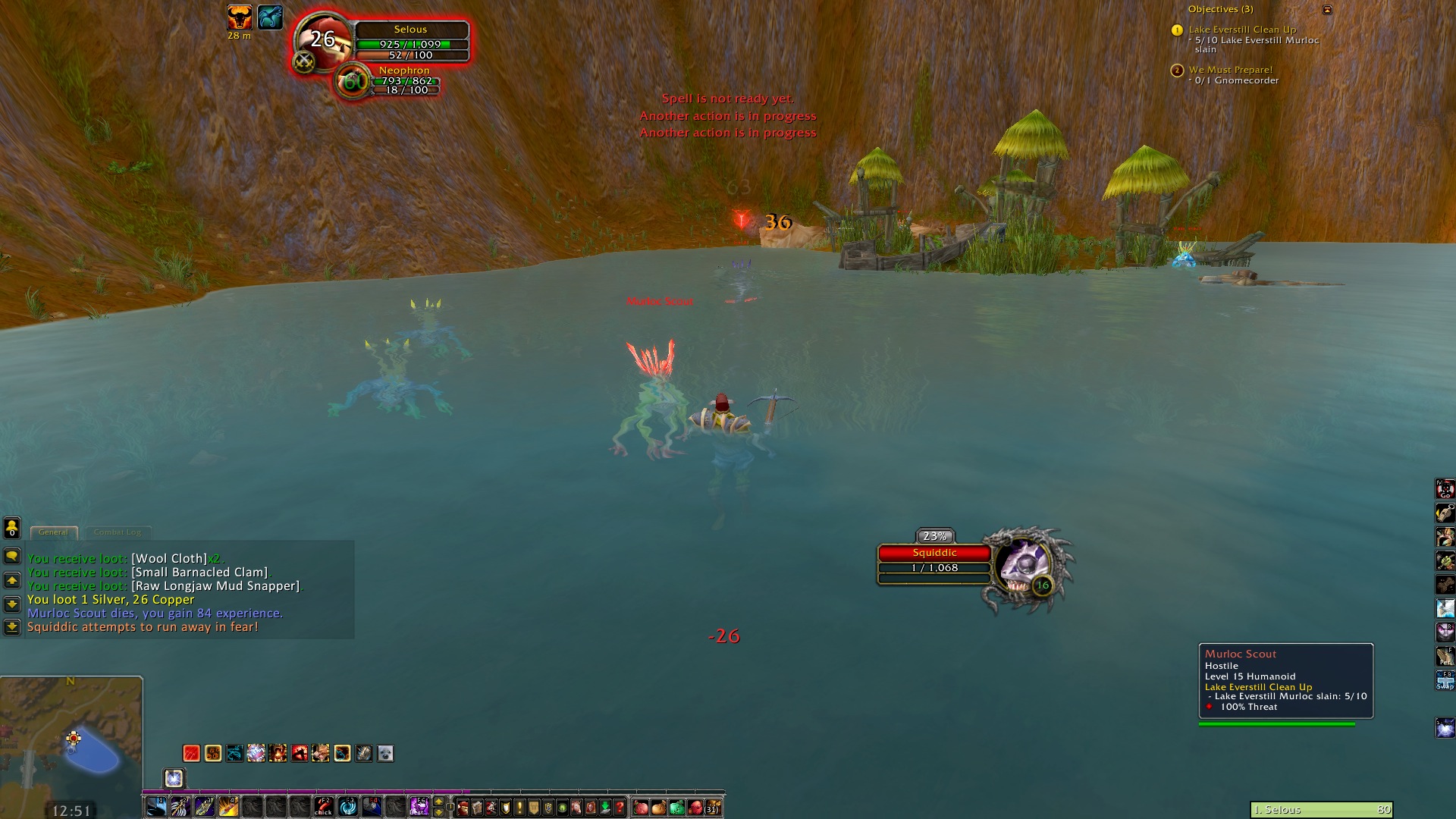Open the chat speech-bubble menu button
The image size is (1456, 819).
click(x=12, y=557)
